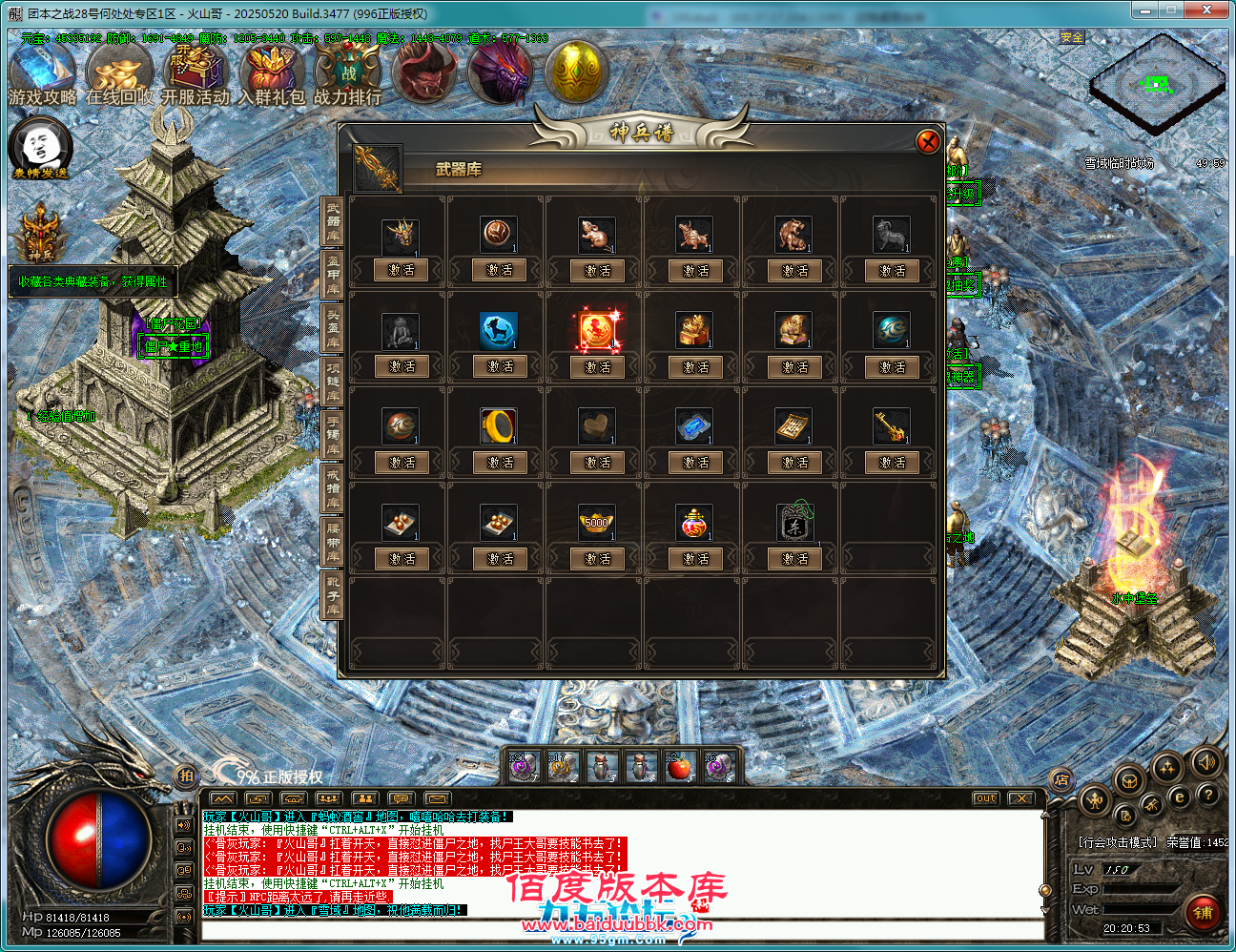Close the 神兵谱 panel
The height and width of the screenshot is (952, 1236).
[927, 142]
